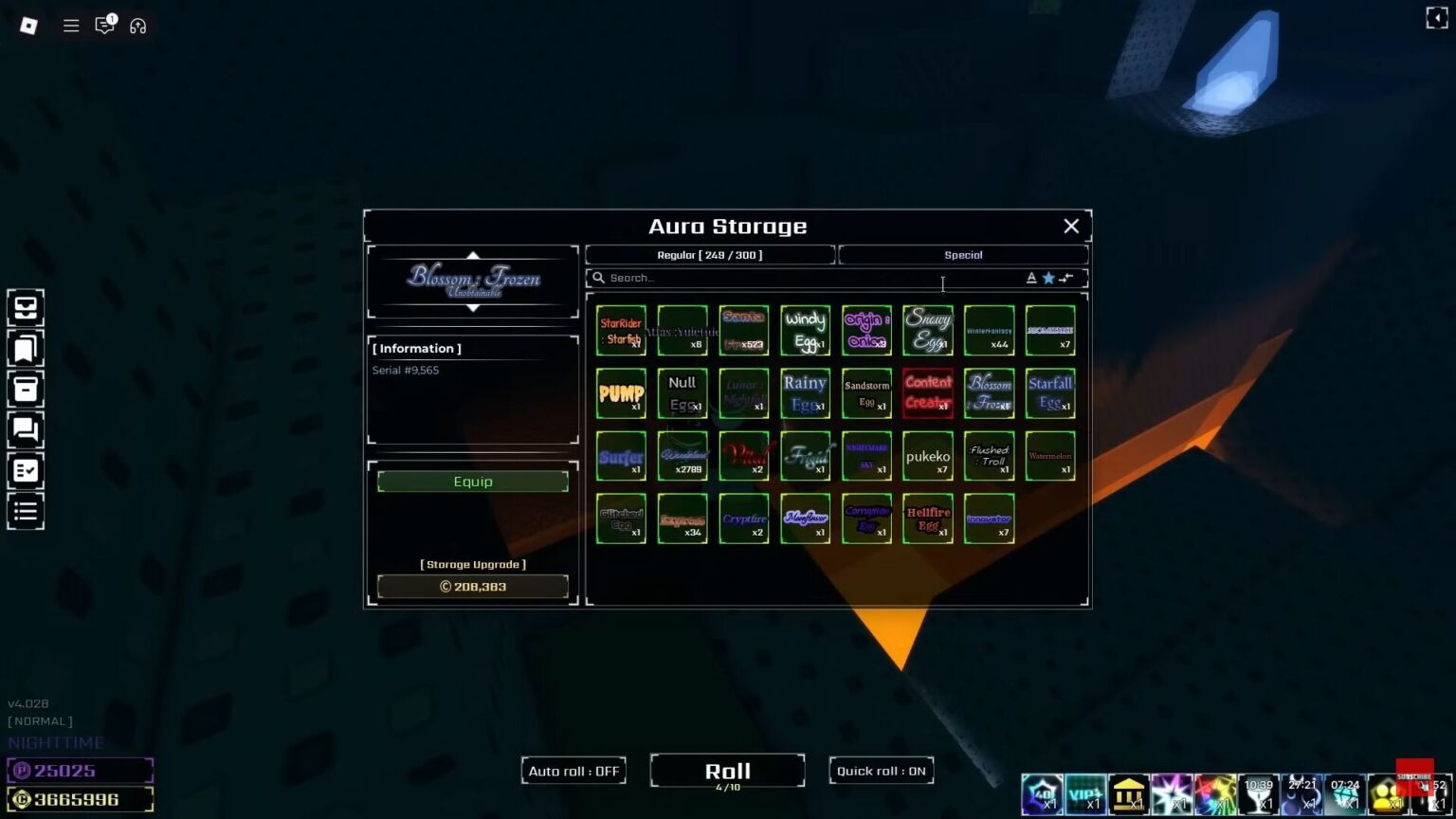Show the next aura with down arrow
1456x819 pixels.
473,309
